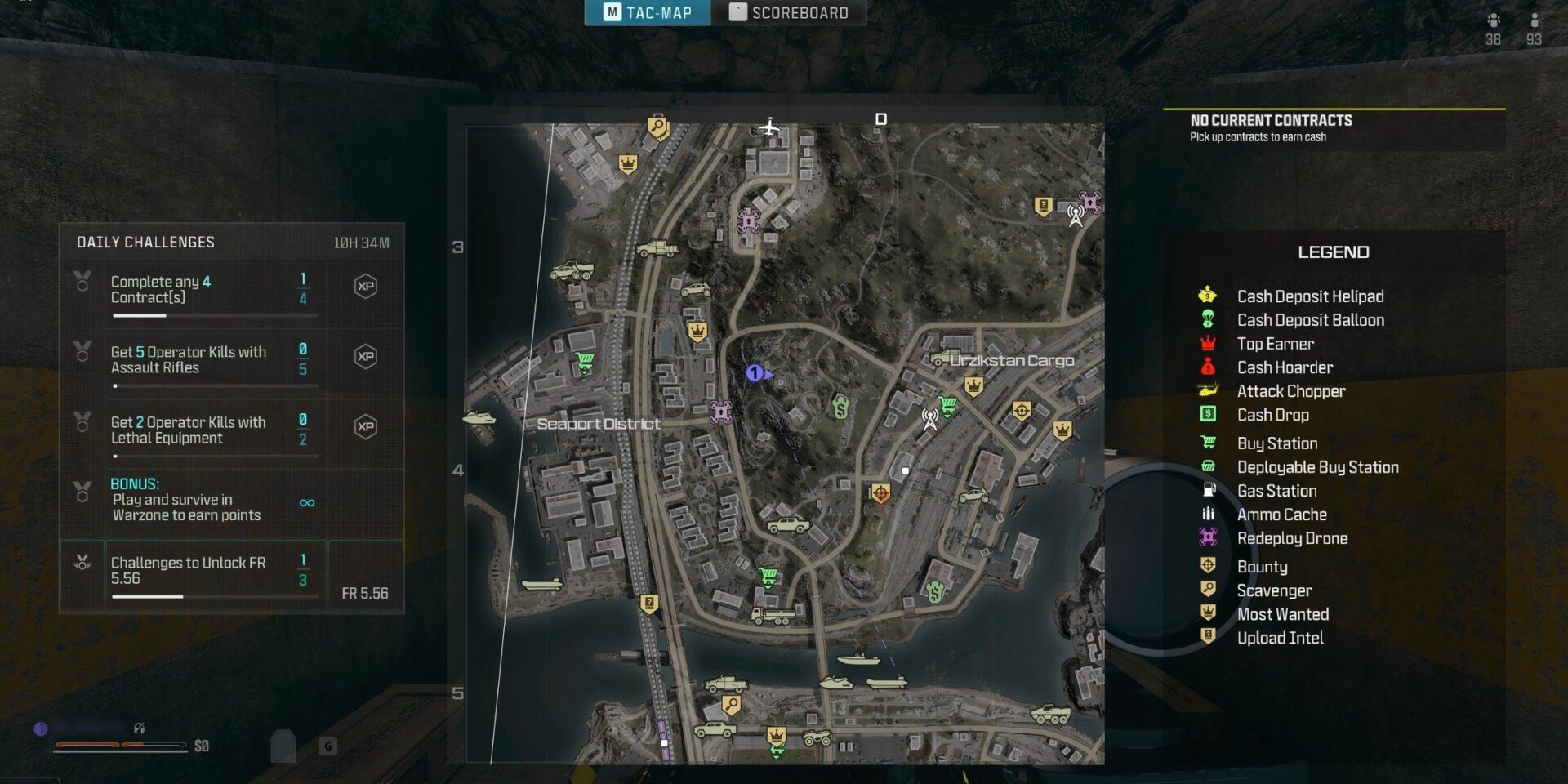Click the Daily Challenges panel header
The height and width of the screenshot is (784, 1568).
(145, 243)
